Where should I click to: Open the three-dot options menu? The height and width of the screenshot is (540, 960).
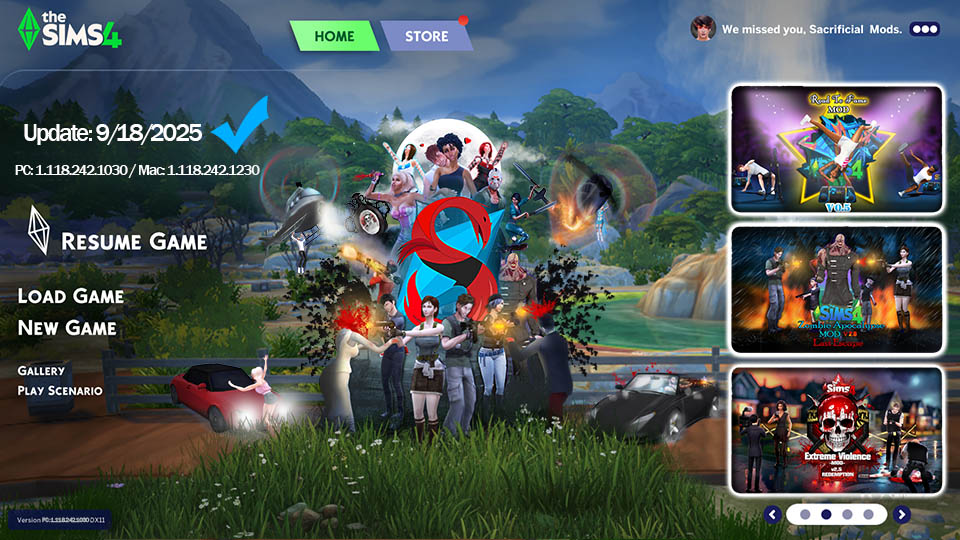click(924, 29)
